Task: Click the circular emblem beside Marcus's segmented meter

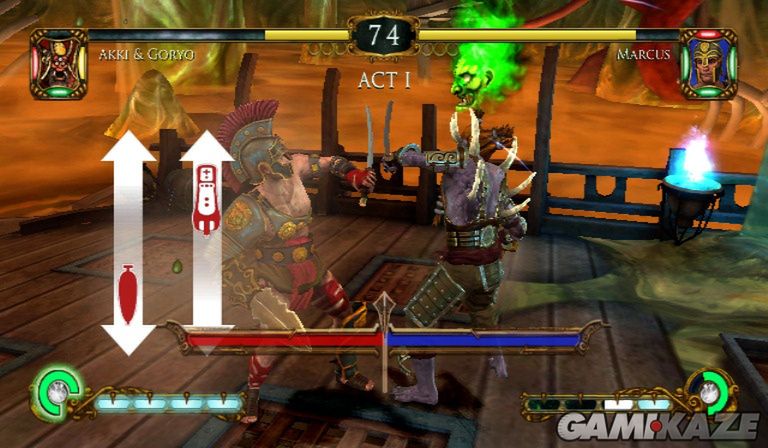Action: (711, 393)
